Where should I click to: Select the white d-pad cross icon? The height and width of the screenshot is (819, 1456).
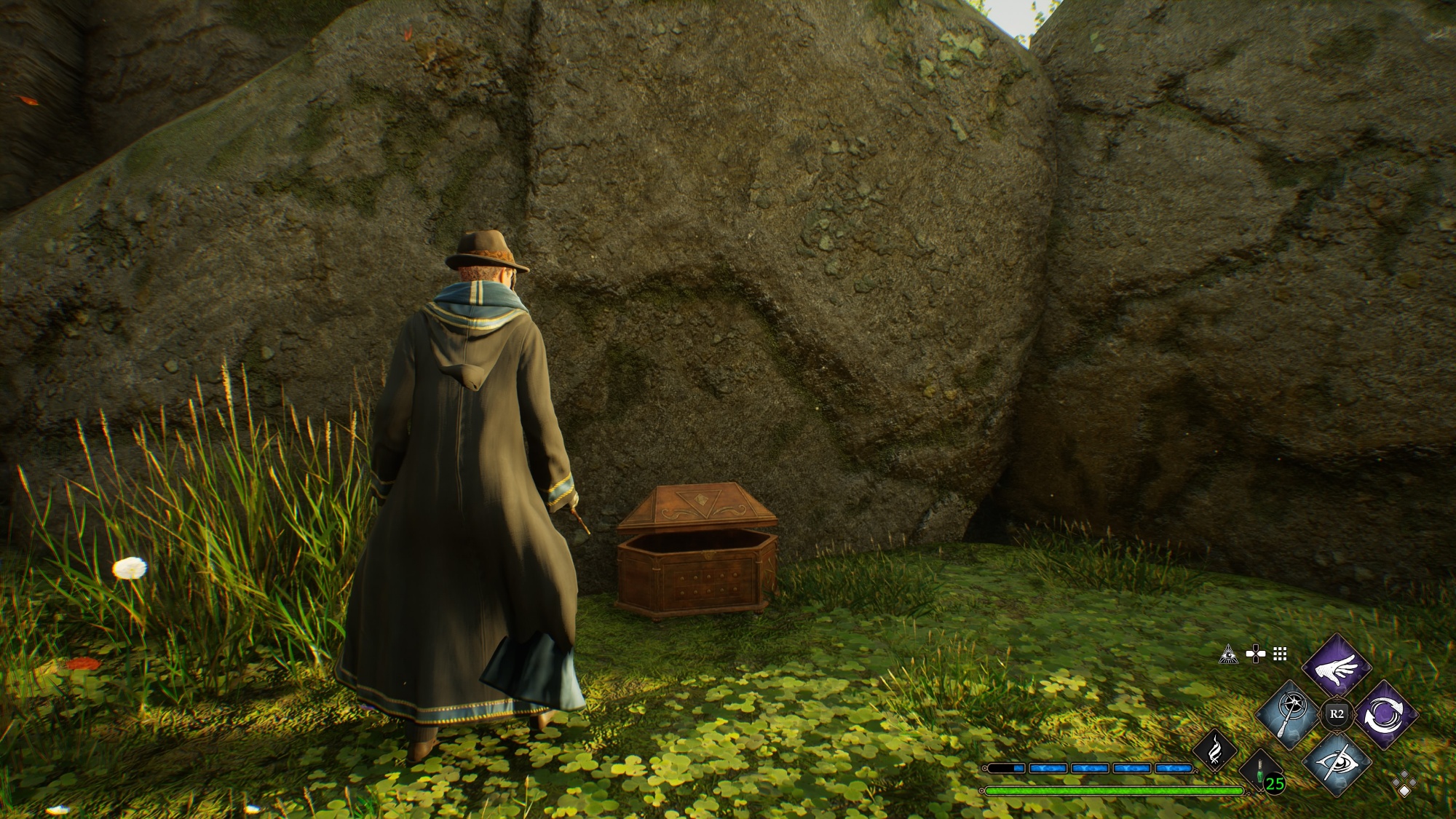pyautogui.click(x=1255, y=654)
